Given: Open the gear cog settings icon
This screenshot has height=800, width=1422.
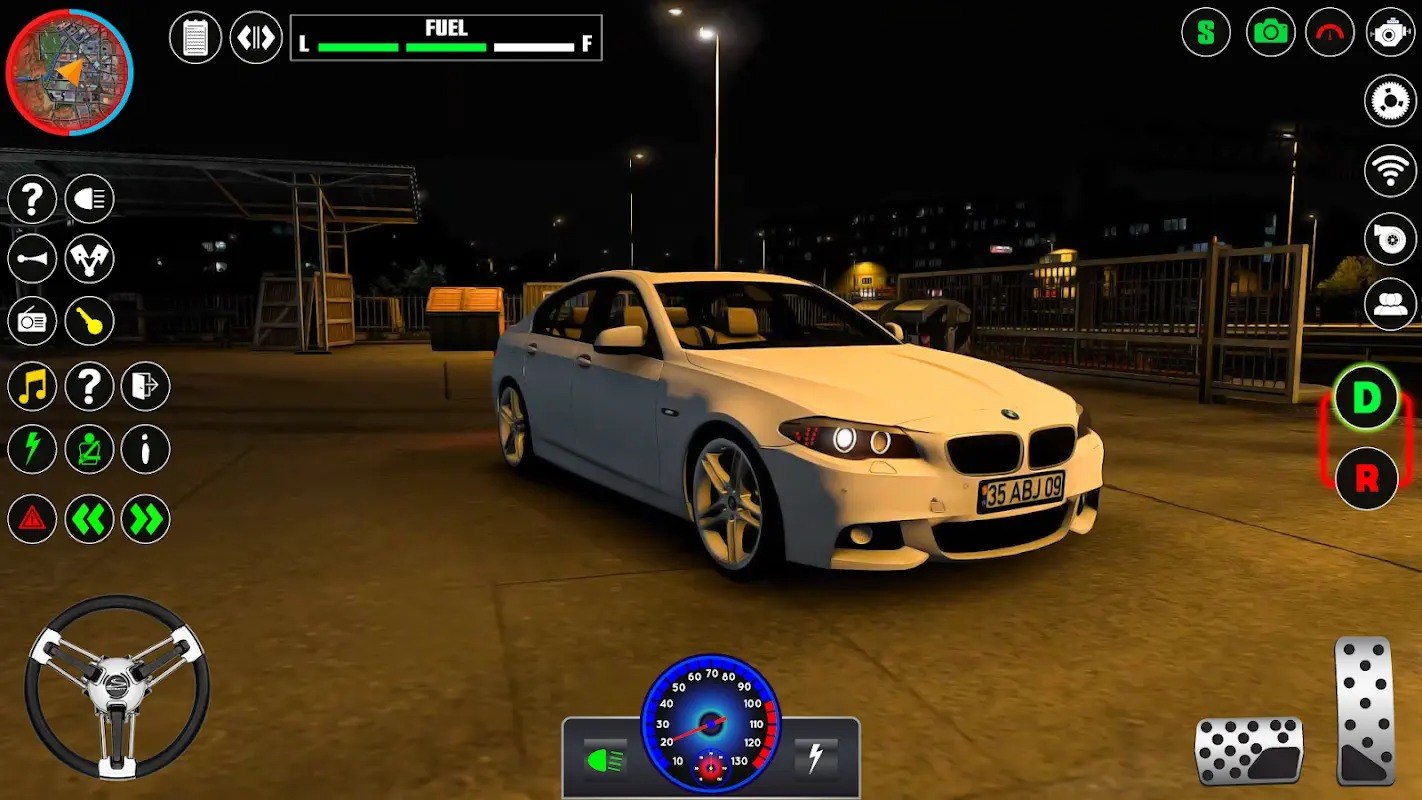Looking at the screenshot, I should (1390, 101).
